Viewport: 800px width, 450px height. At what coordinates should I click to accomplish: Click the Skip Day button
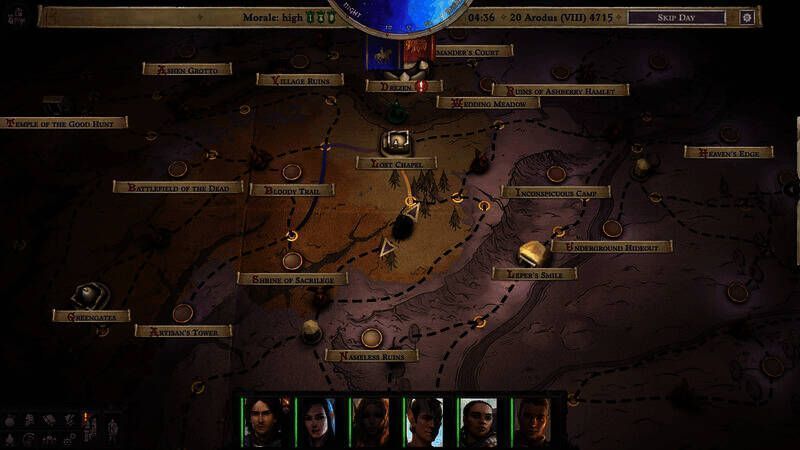(x=676, y=17)
